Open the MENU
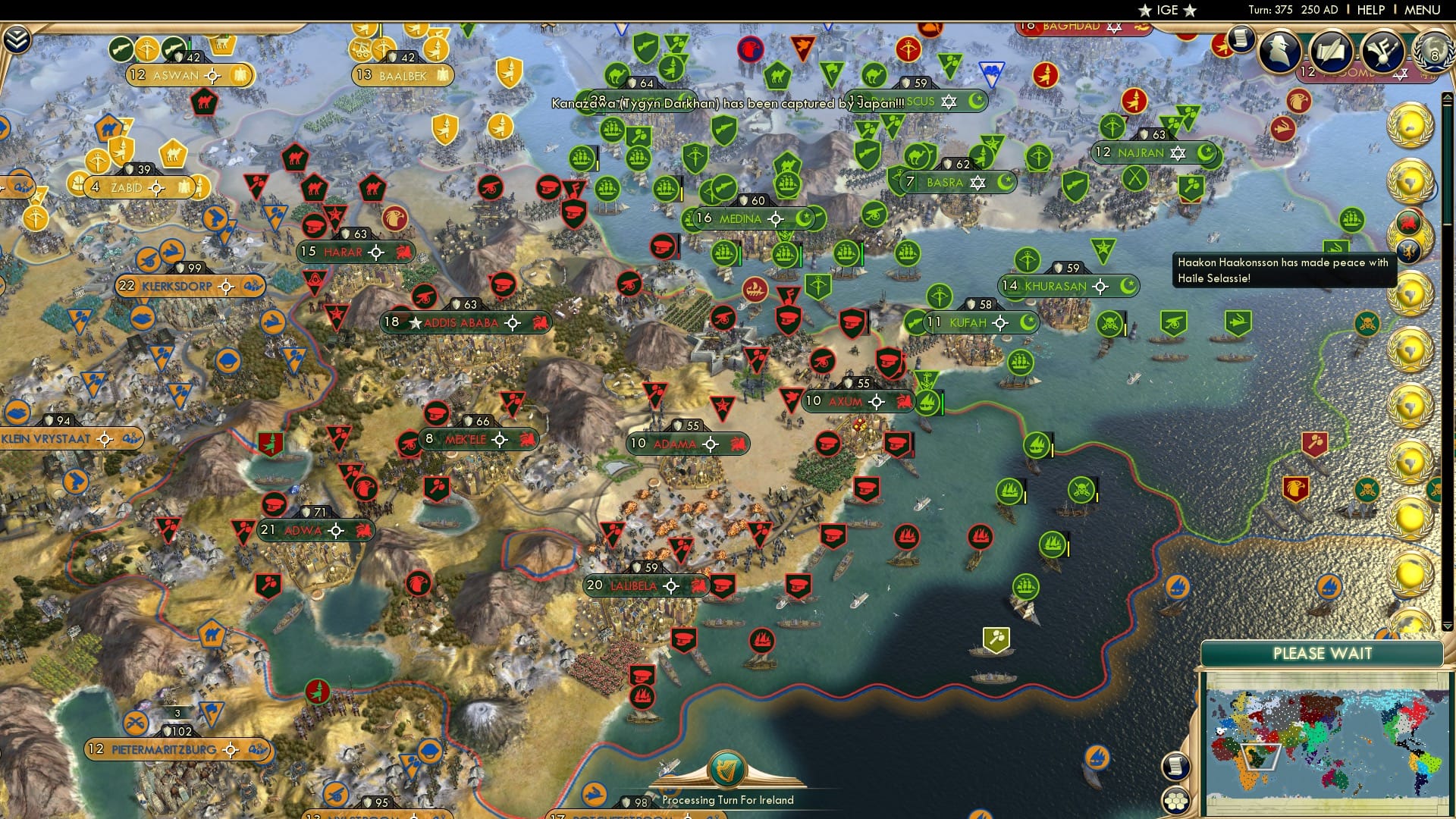The image size is (1456, 819). coord(1424,9)
